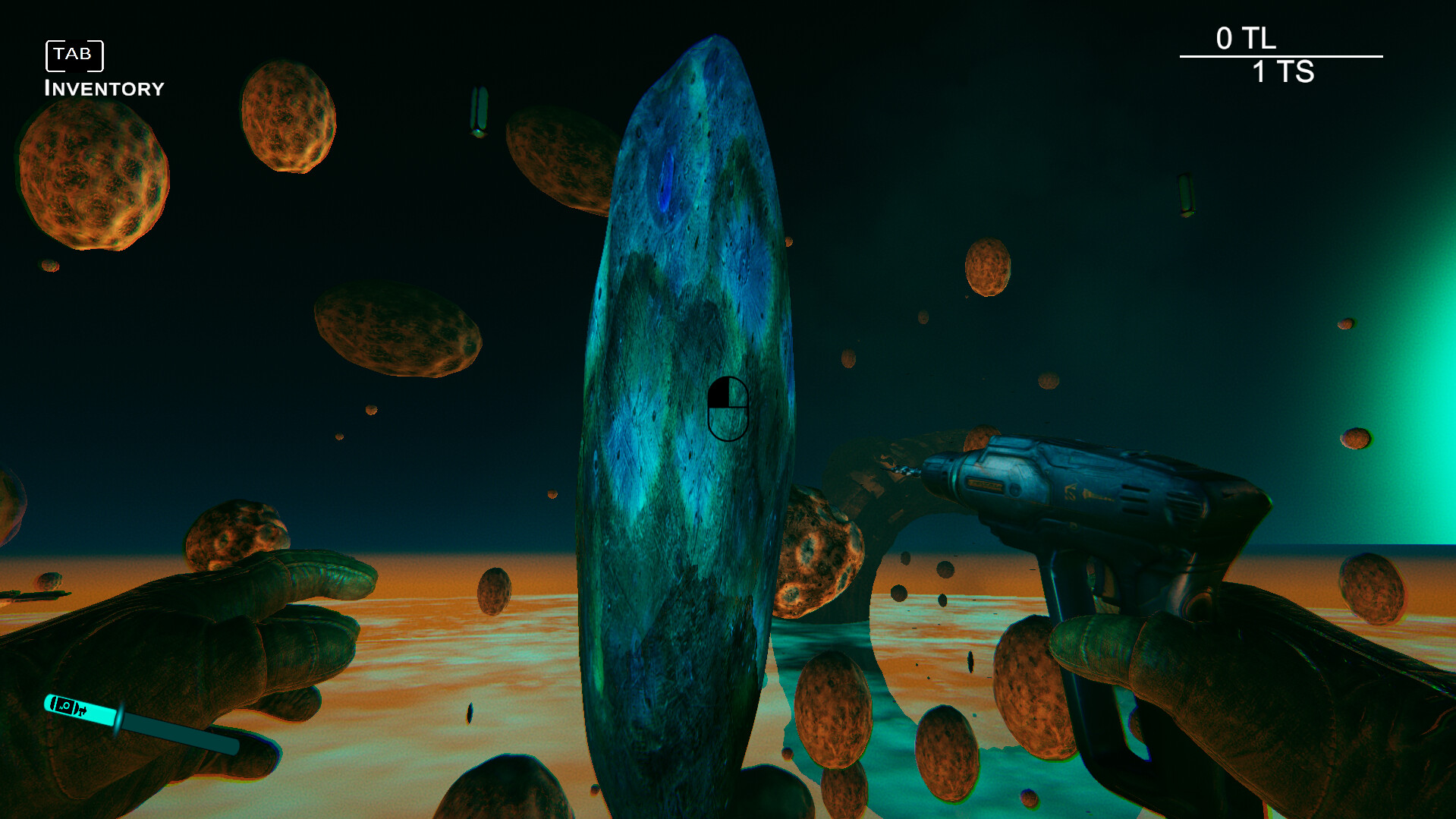Click the mouse icon to mine the blue ore
1456x819 pixels.
pyautogui.click(x=730, y=408)
